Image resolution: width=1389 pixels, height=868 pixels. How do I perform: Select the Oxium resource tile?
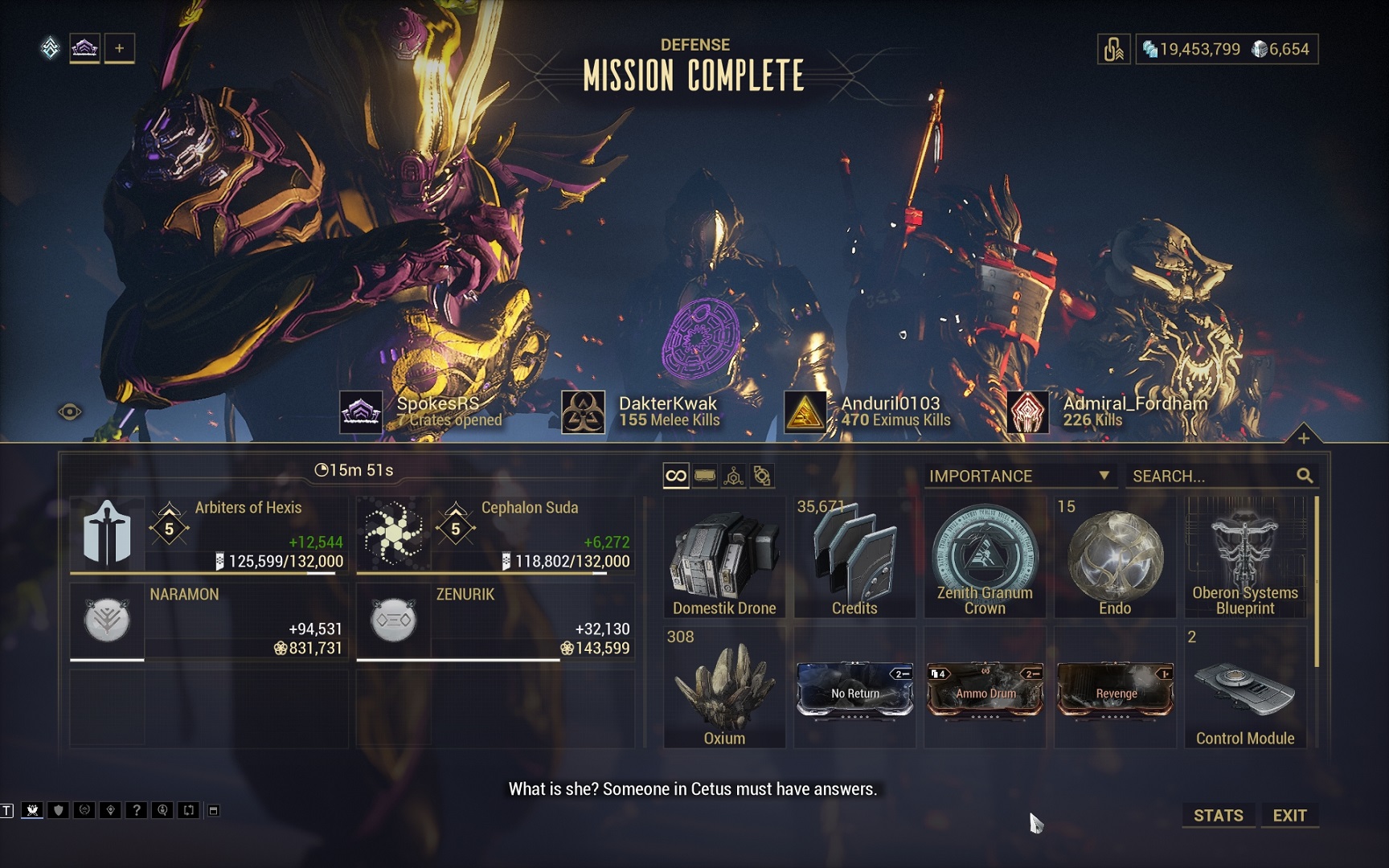724,688
